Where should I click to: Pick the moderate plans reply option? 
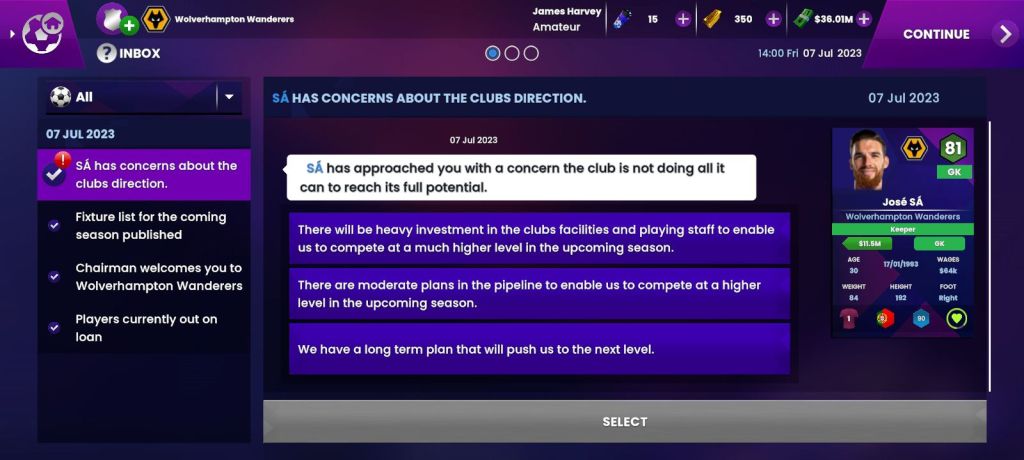540,294
